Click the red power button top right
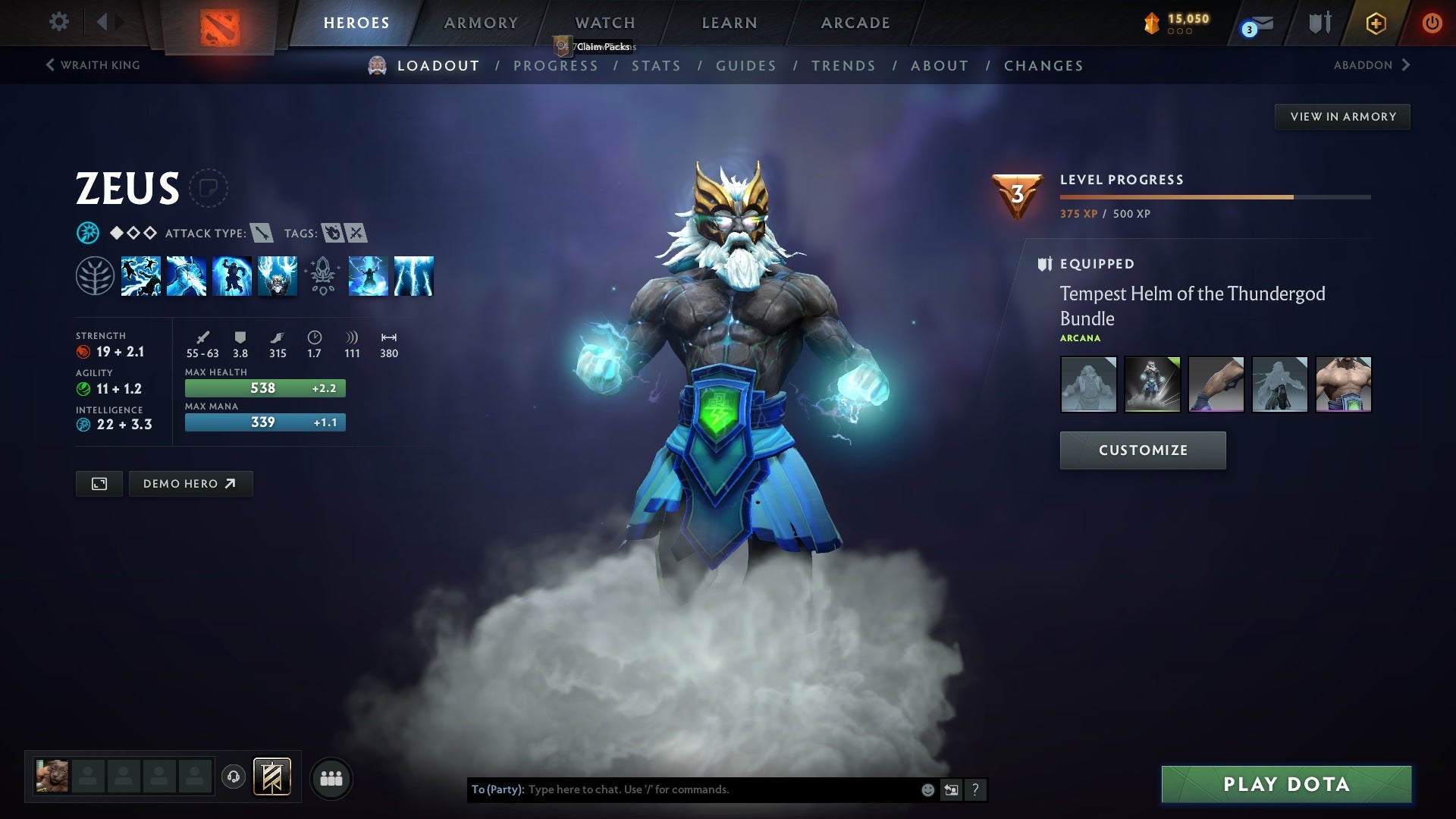1456x819 pixels. (x=1432, y=23)
